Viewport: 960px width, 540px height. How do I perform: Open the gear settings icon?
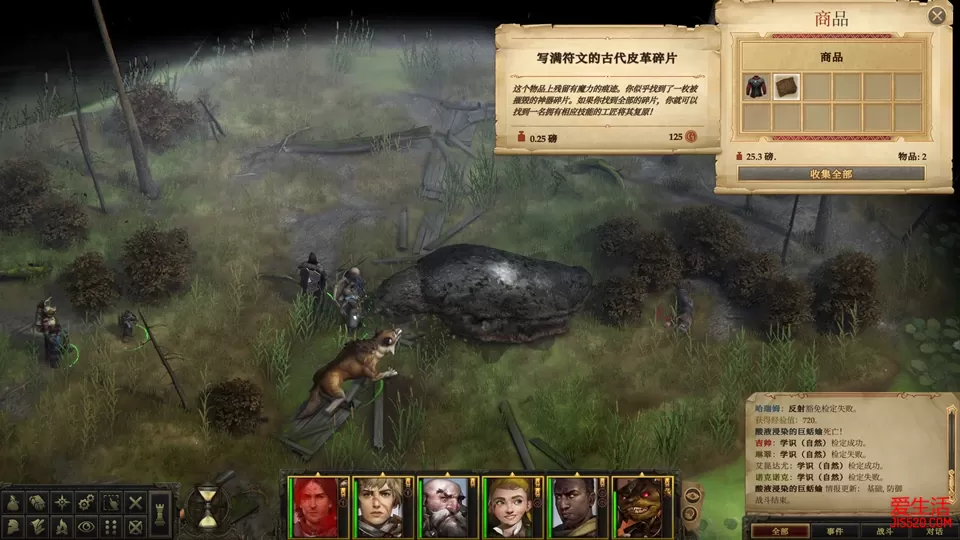(87, 502)
